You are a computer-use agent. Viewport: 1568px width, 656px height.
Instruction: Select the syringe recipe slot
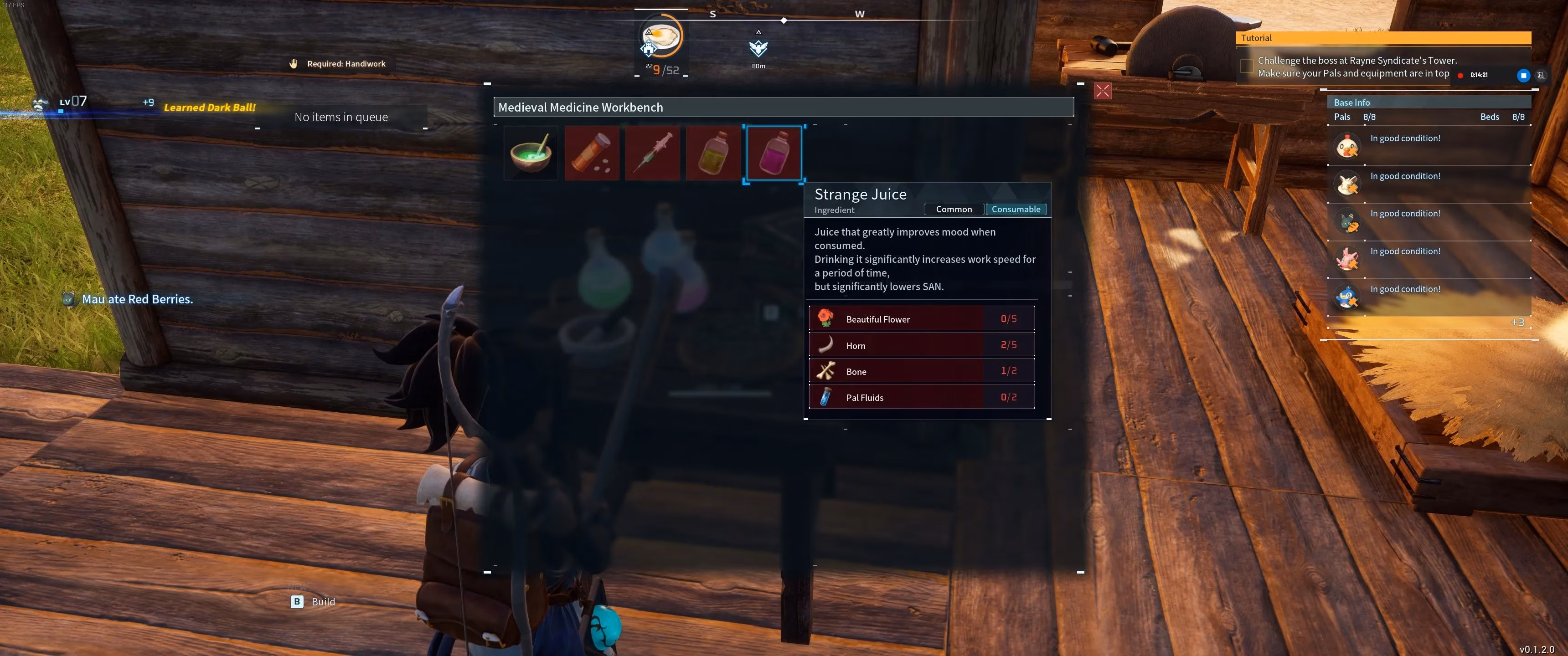(653, 153)
